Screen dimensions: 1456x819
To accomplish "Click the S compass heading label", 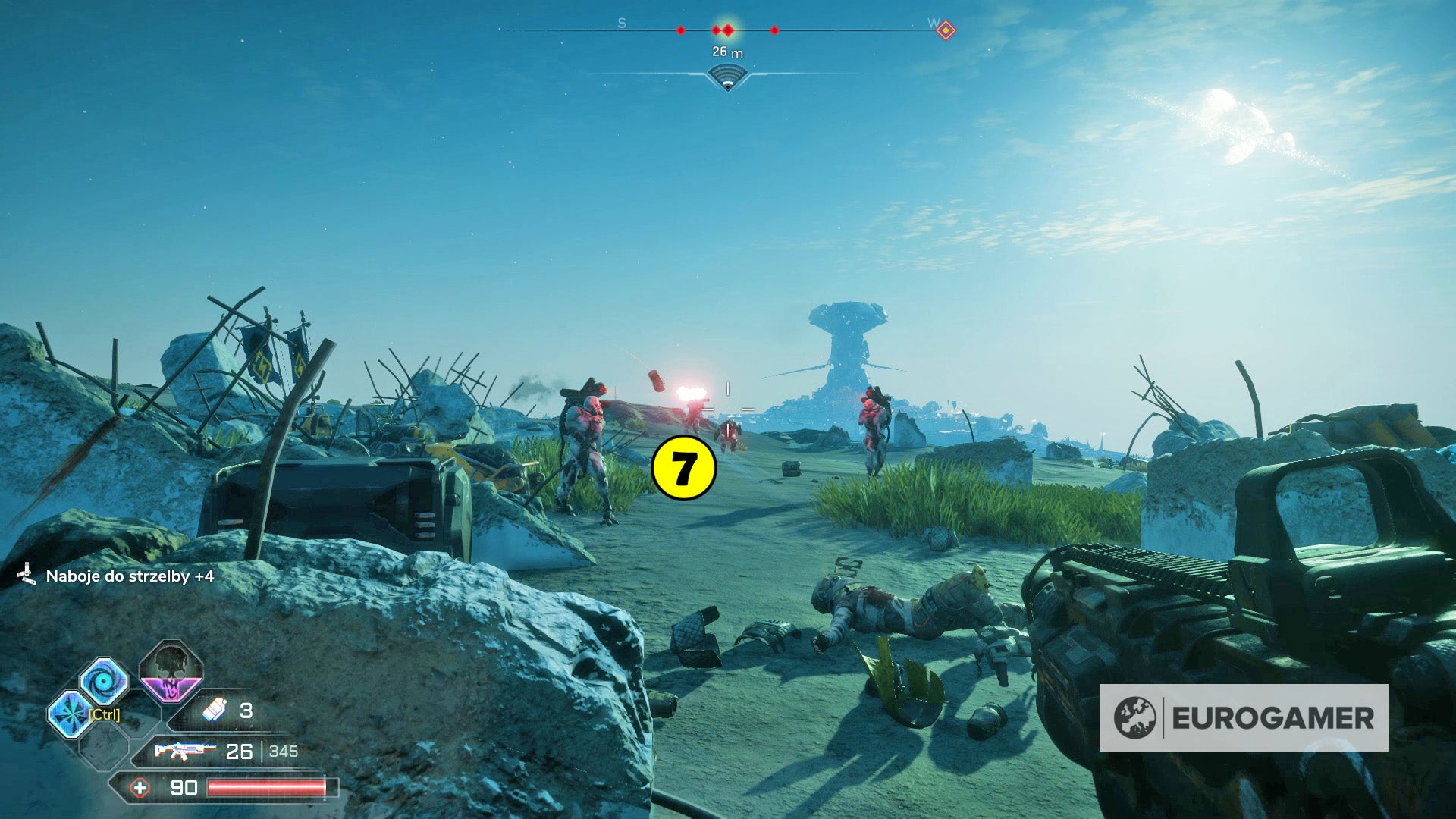I will click(x=622, y=23).
